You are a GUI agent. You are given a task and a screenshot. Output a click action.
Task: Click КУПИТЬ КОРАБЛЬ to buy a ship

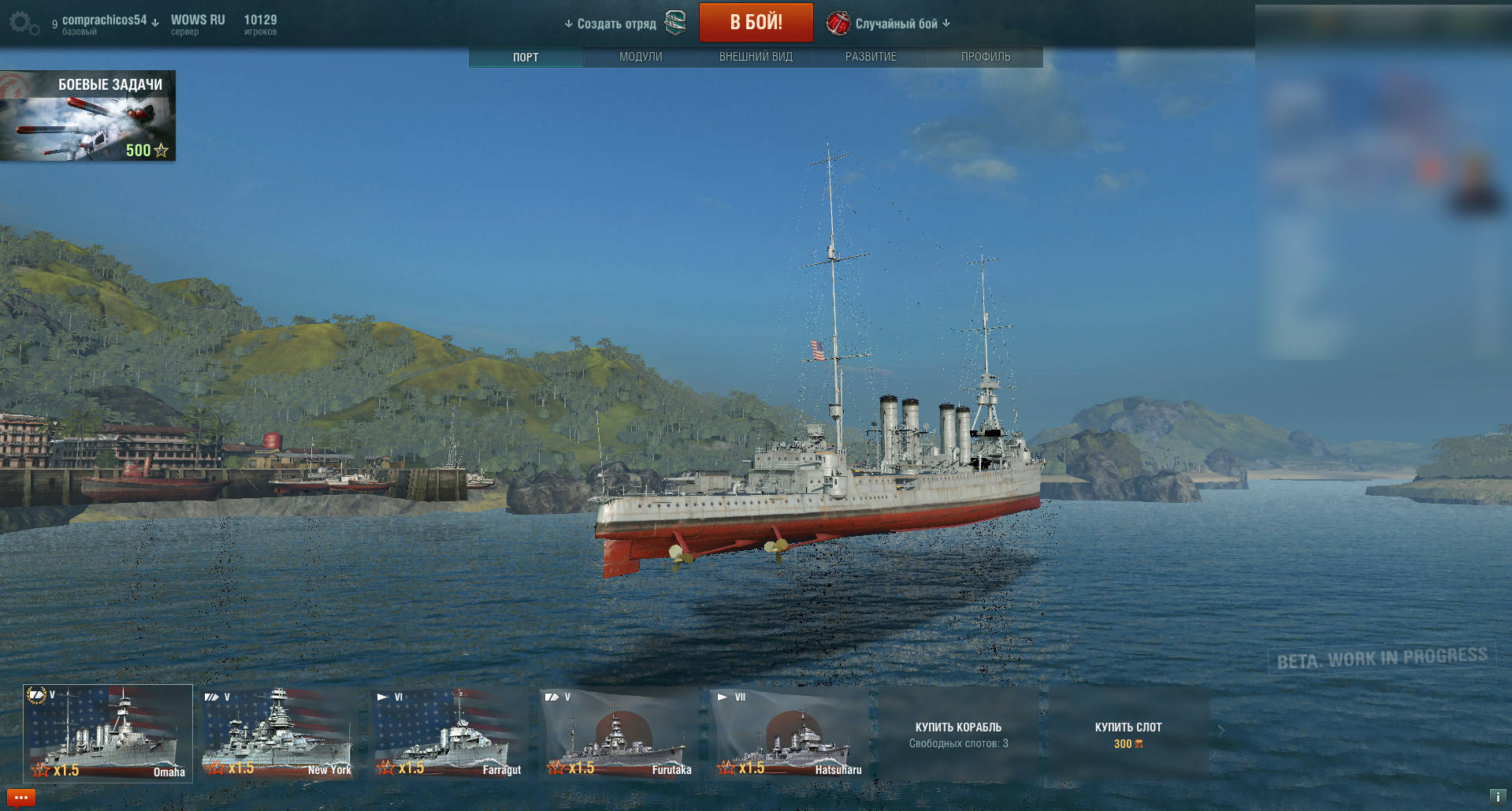coord(958,734)
